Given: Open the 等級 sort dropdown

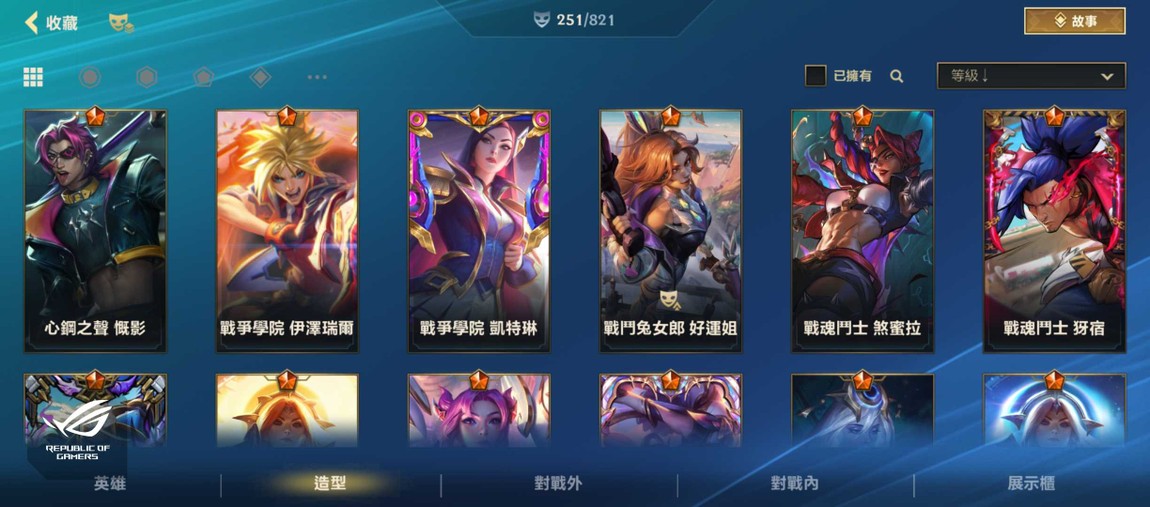Looking at the screenshot, I should pos(1030,76).
